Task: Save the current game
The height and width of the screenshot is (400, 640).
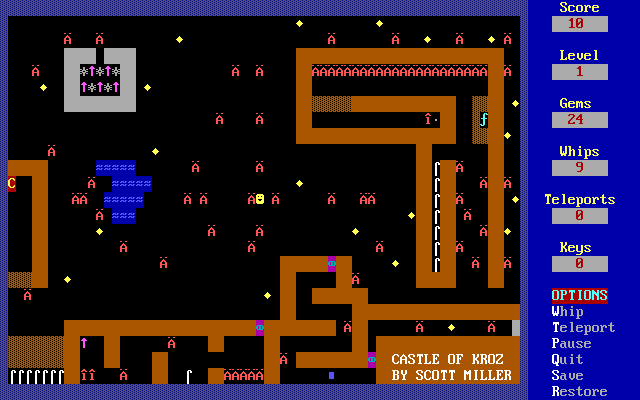Action: [x=567, y=376]
